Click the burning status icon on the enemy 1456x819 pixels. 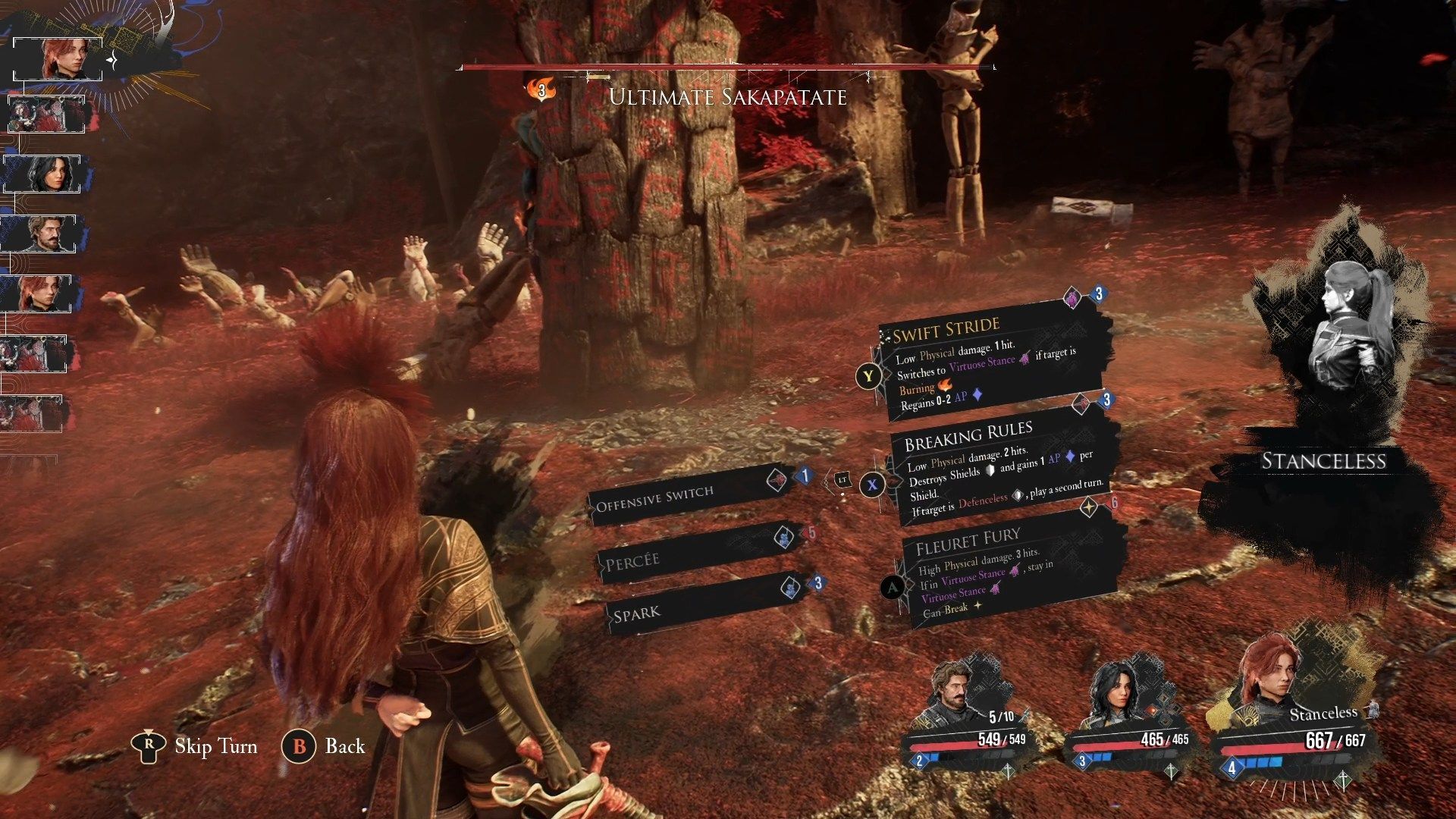[x=541, y=90]
